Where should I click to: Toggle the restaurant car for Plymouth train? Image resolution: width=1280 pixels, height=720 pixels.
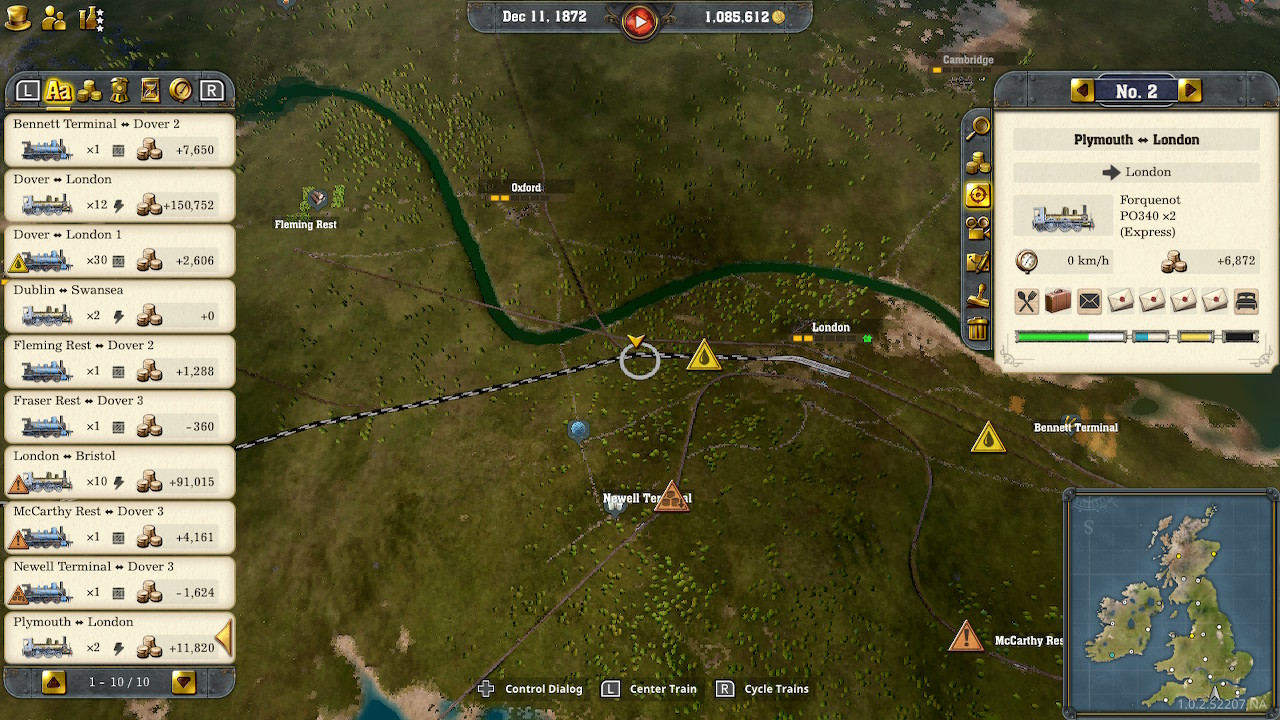coord(1026,300)
